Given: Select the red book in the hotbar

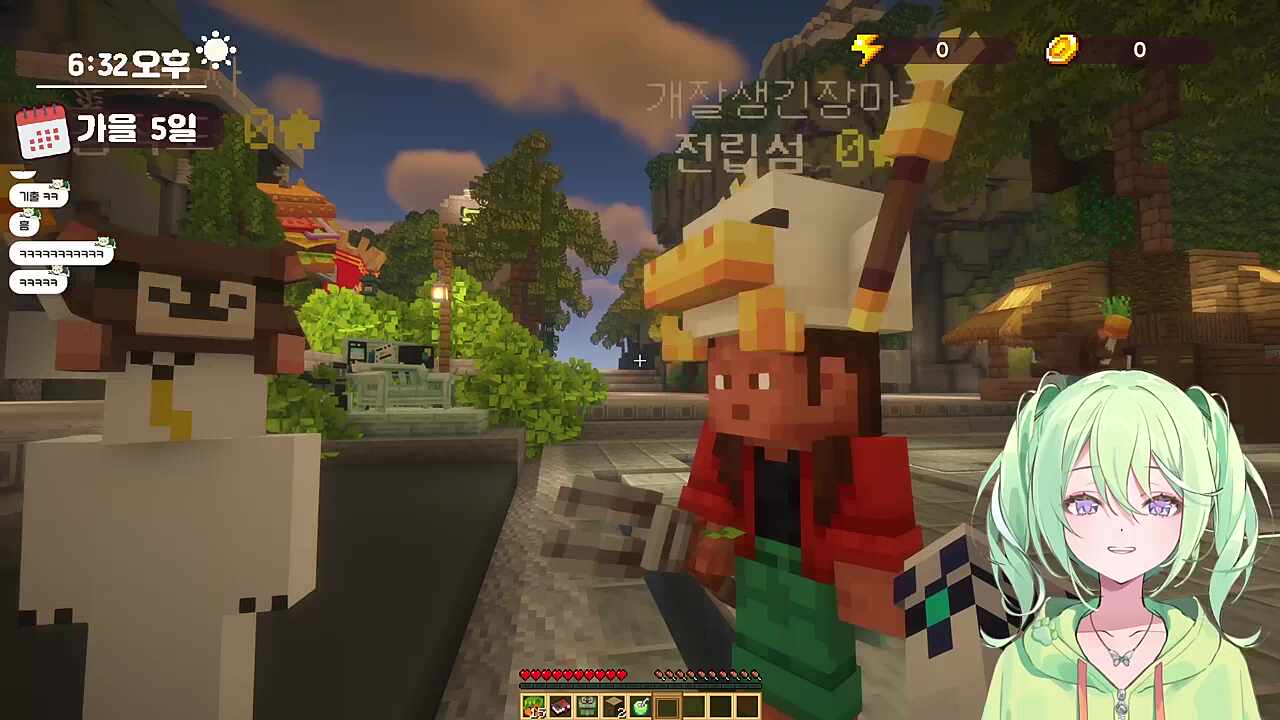Looking at the screenshot, I should [x=559, y=707].
